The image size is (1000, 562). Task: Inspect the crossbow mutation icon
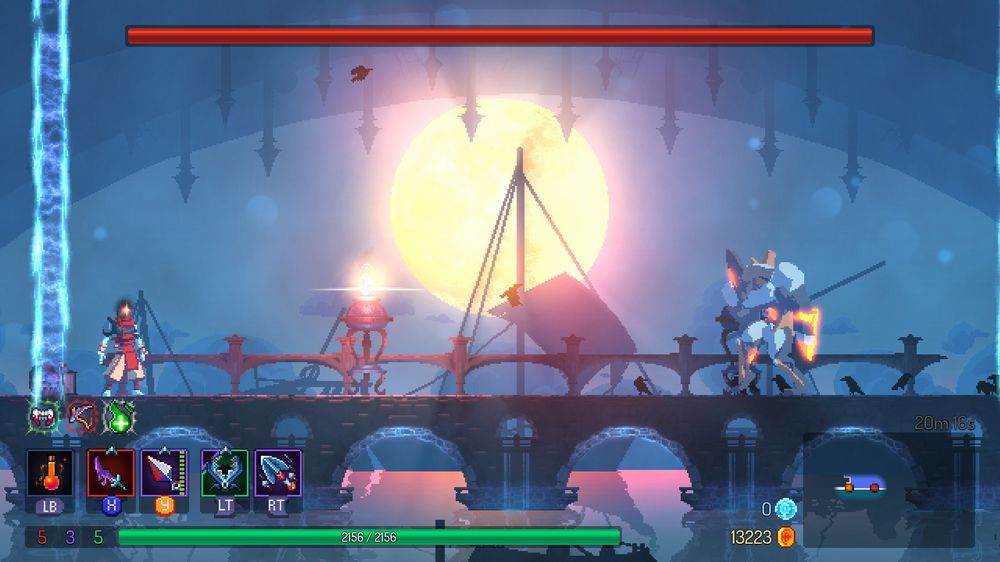pos(81,415)
